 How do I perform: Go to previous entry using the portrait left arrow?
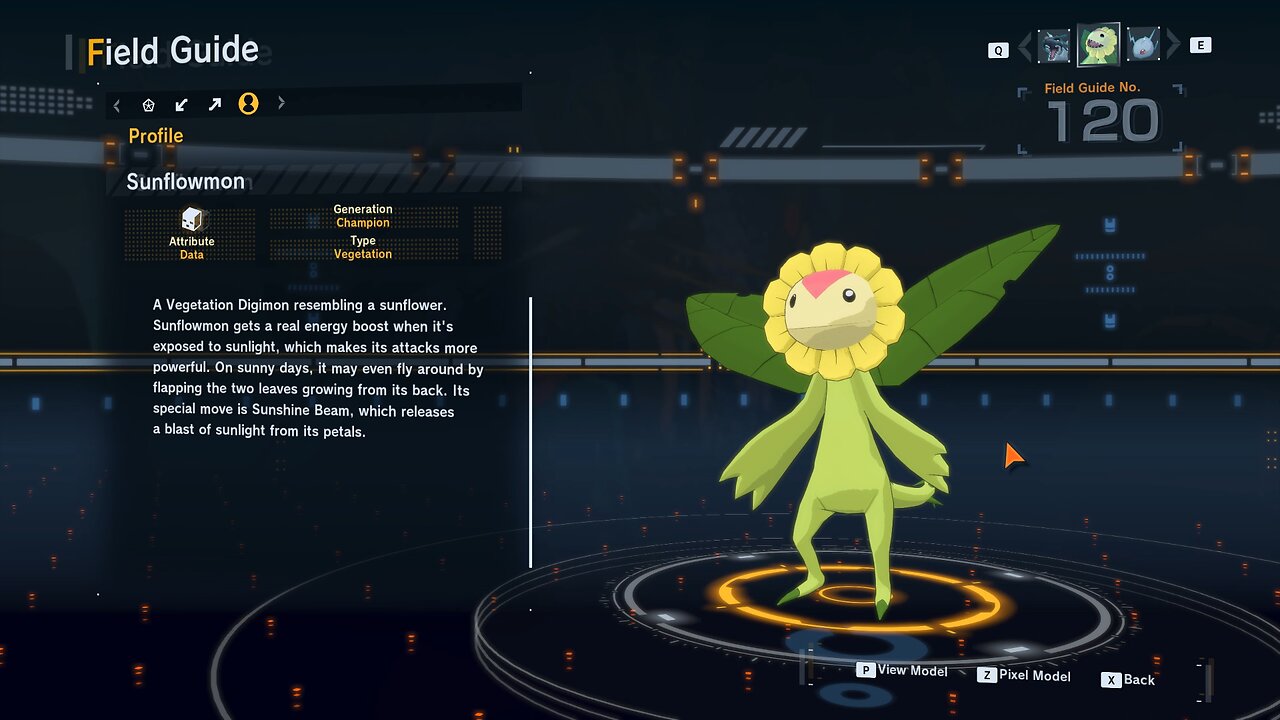coord(1025,46)
